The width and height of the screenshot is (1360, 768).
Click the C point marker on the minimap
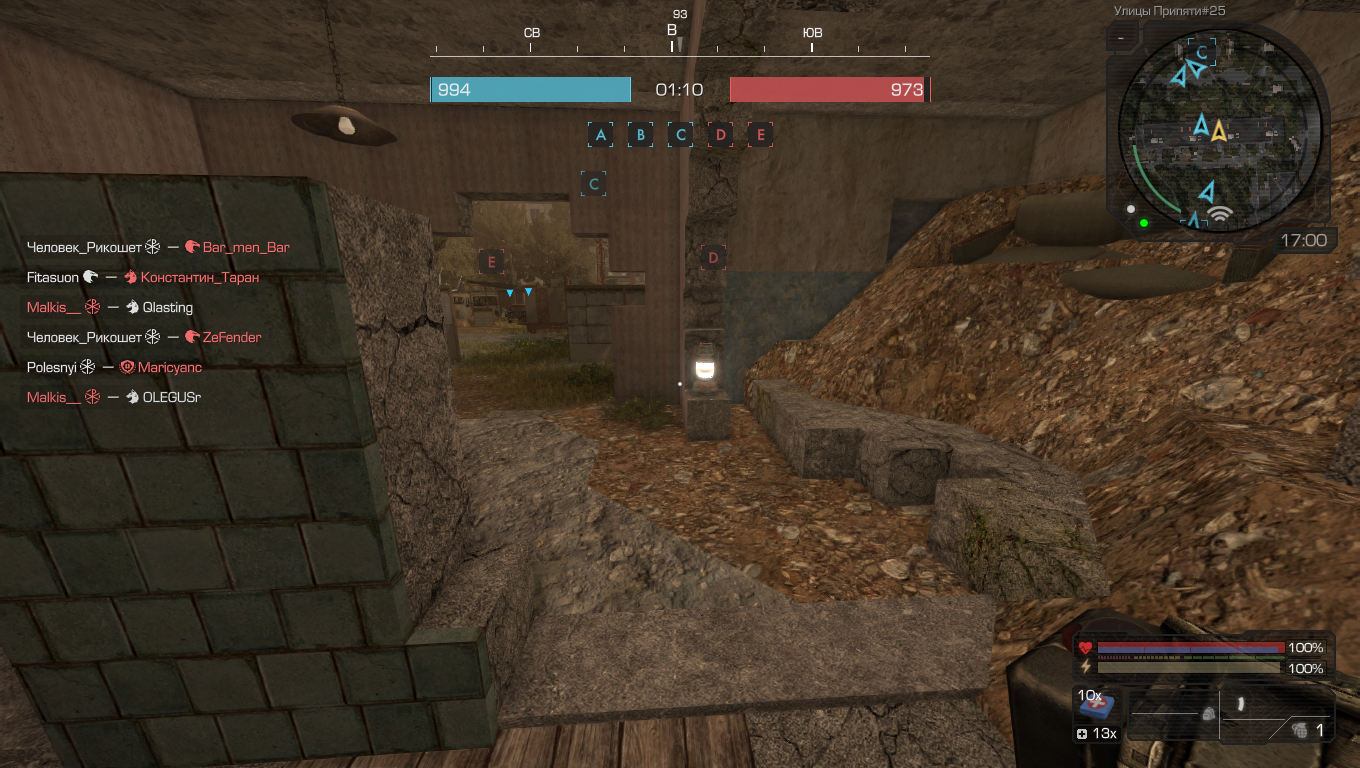tap(1202, 52)
